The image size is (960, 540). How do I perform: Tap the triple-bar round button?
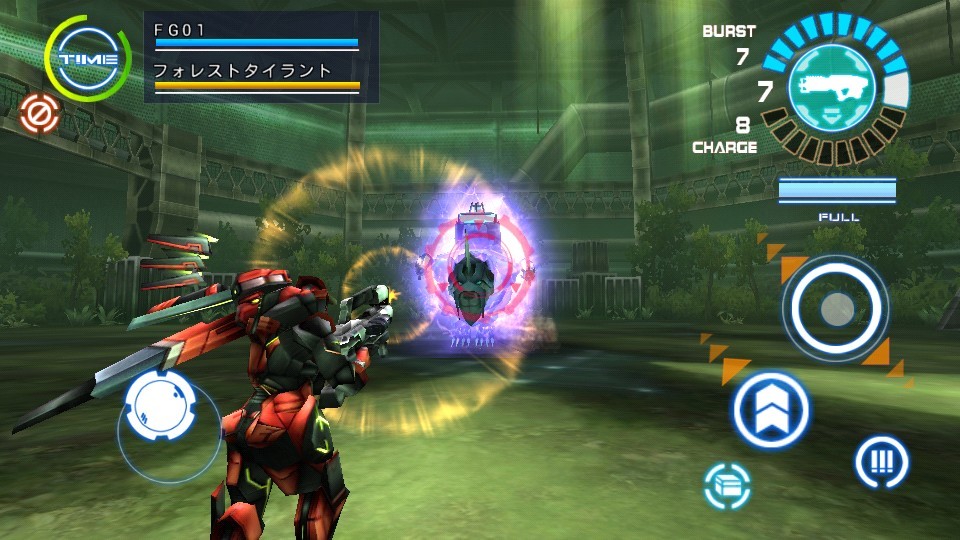click(x=881, y=462)
